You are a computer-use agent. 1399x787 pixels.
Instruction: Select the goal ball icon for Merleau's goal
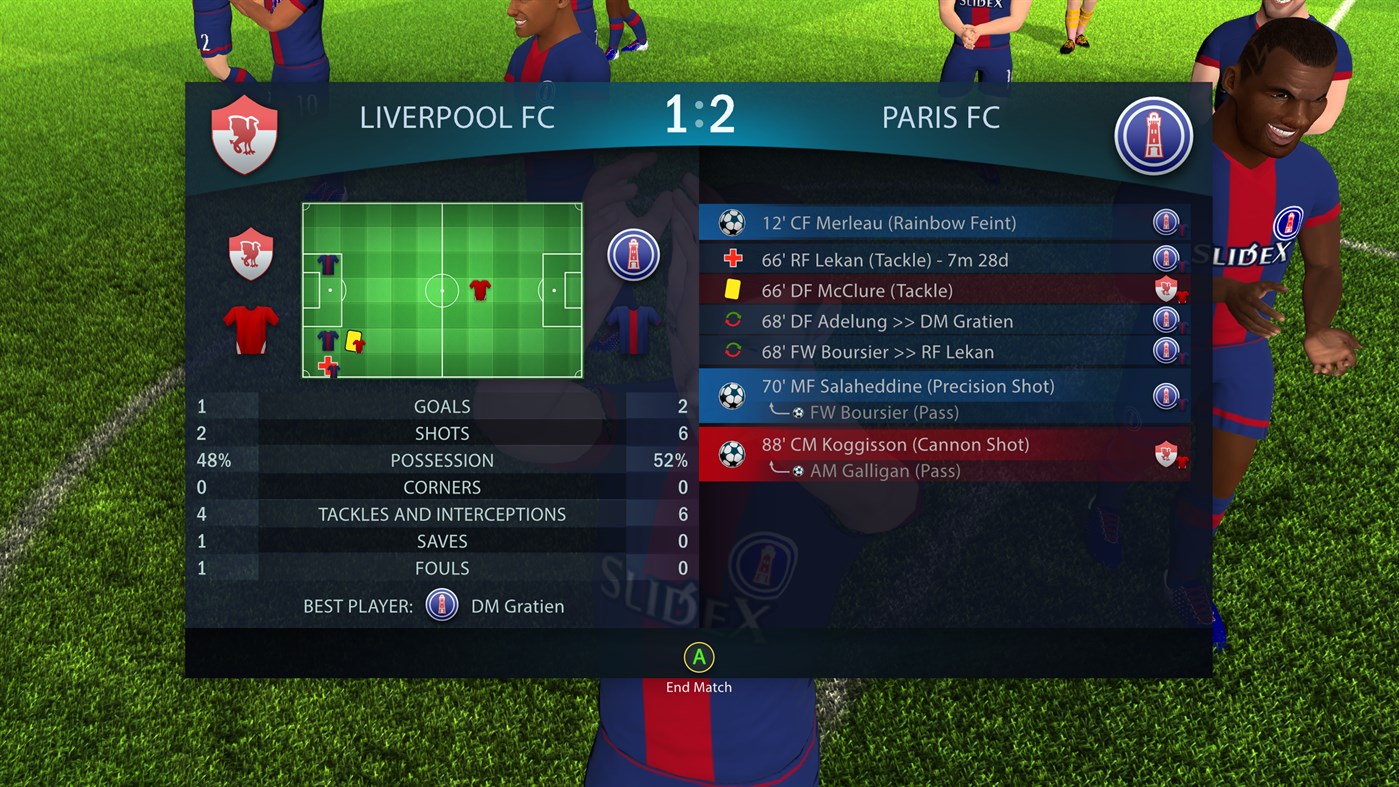coord(732,222)
